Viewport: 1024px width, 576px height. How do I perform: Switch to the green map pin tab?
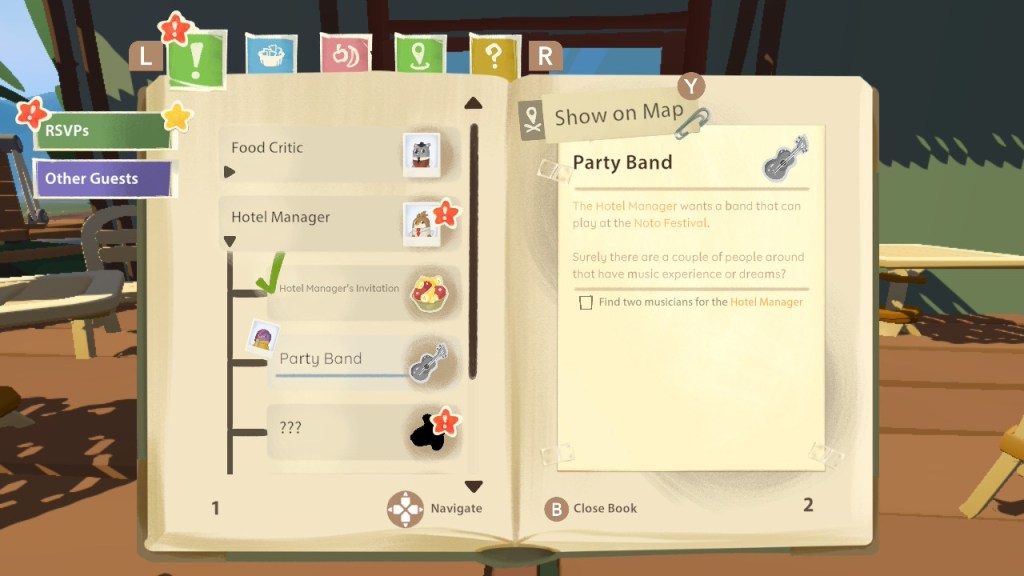[x=419, y=55]
